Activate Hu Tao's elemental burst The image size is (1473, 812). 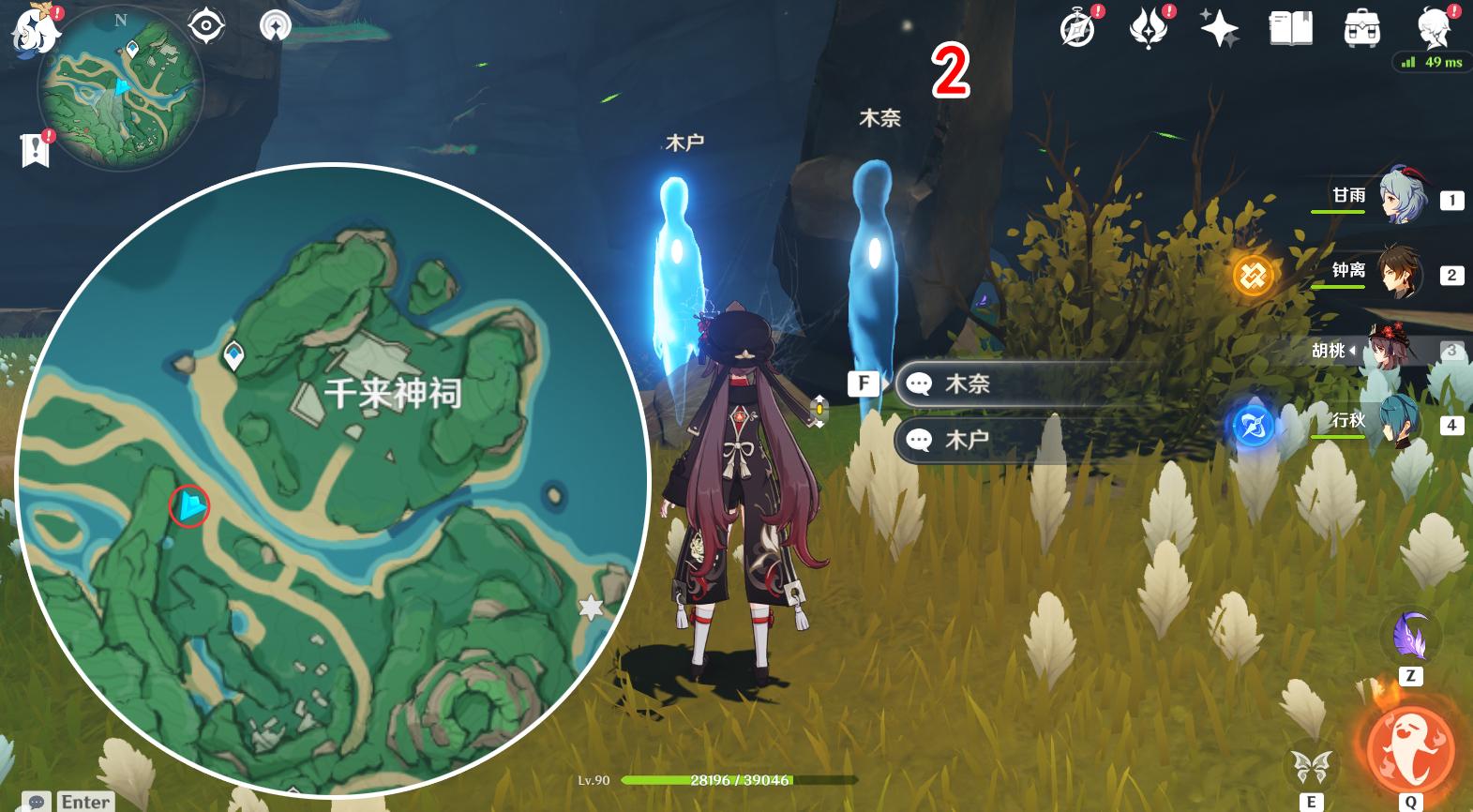[1410, 749]
